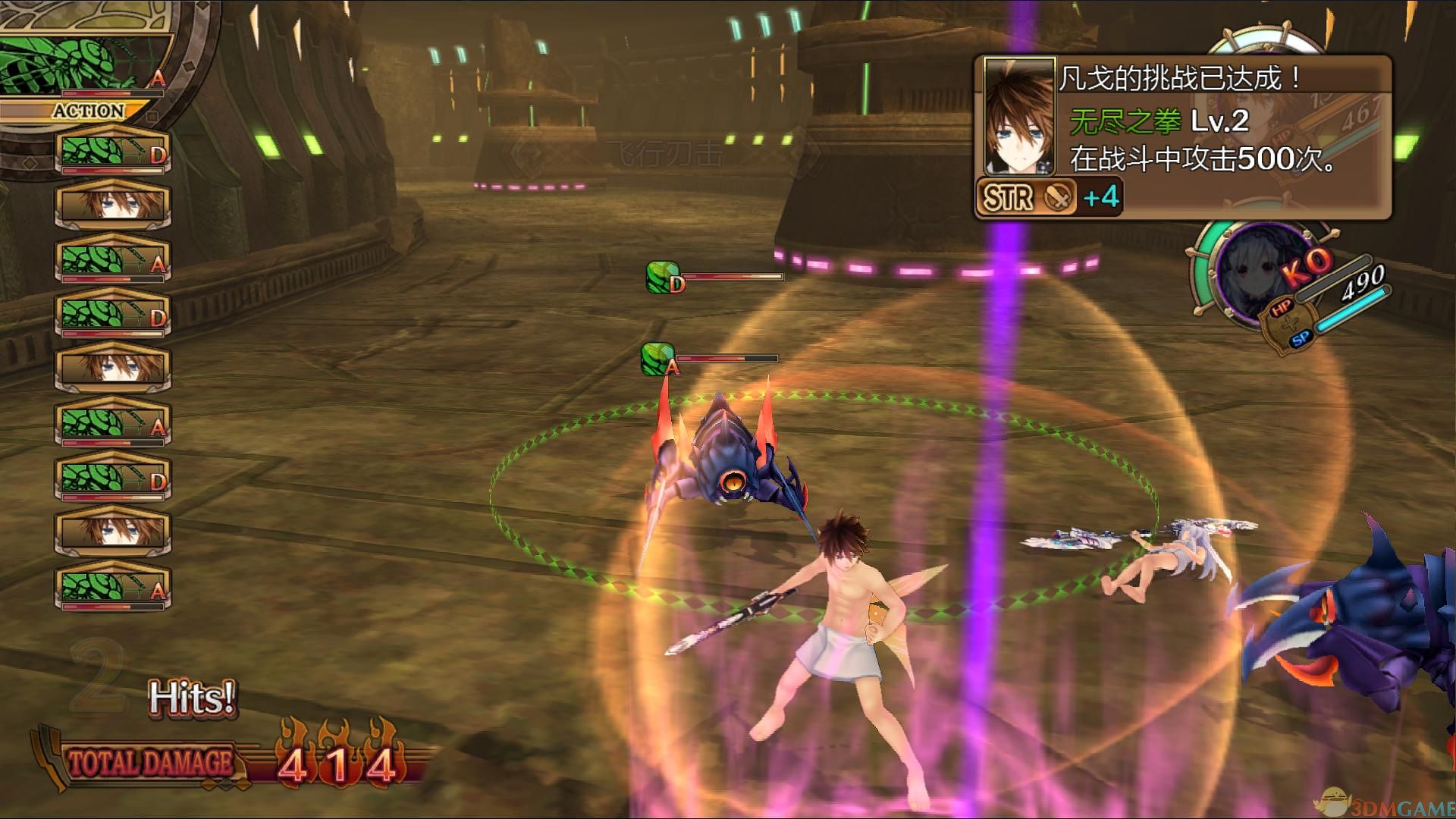Open the Fang challenge completed notification
1456x819 pixels.
(x=1183, y=137)
